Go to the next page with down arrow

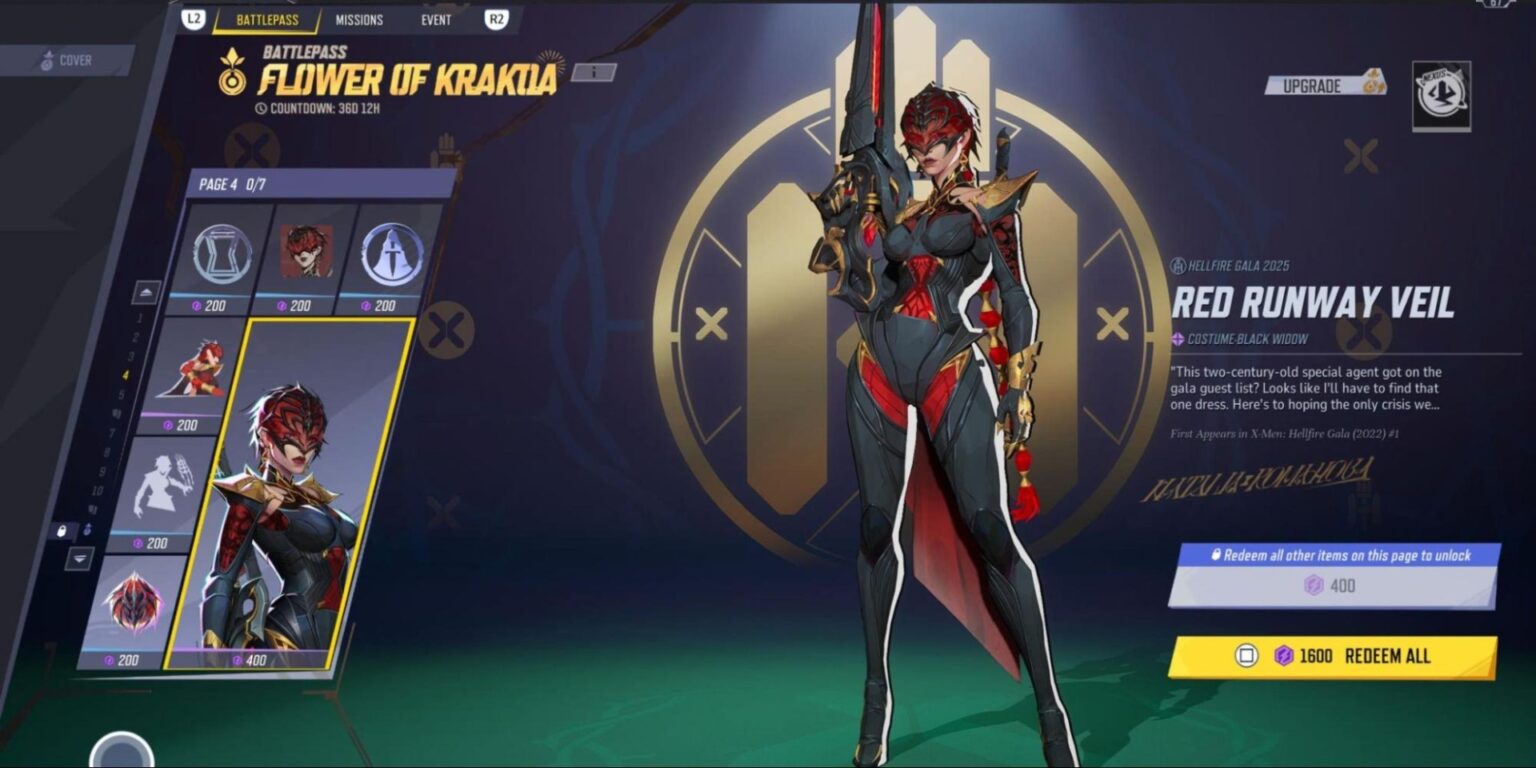click(80, 559)
